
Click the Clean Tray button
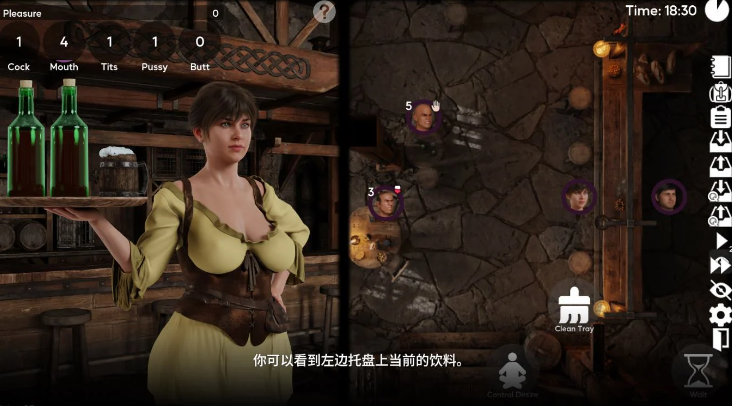point(574,306)
